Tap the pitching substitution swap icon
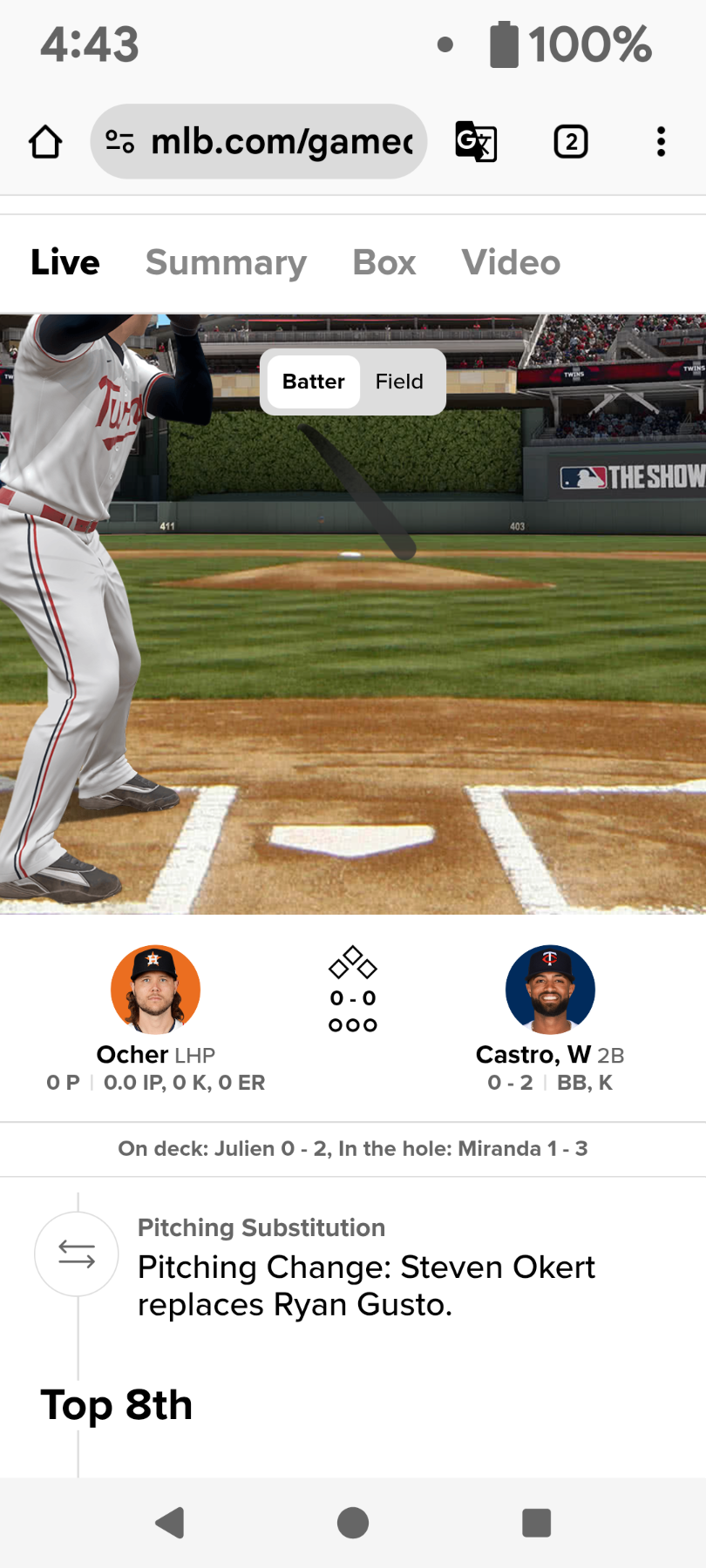This screenshot has width=706, height=1568. (x=77, y=1254)
